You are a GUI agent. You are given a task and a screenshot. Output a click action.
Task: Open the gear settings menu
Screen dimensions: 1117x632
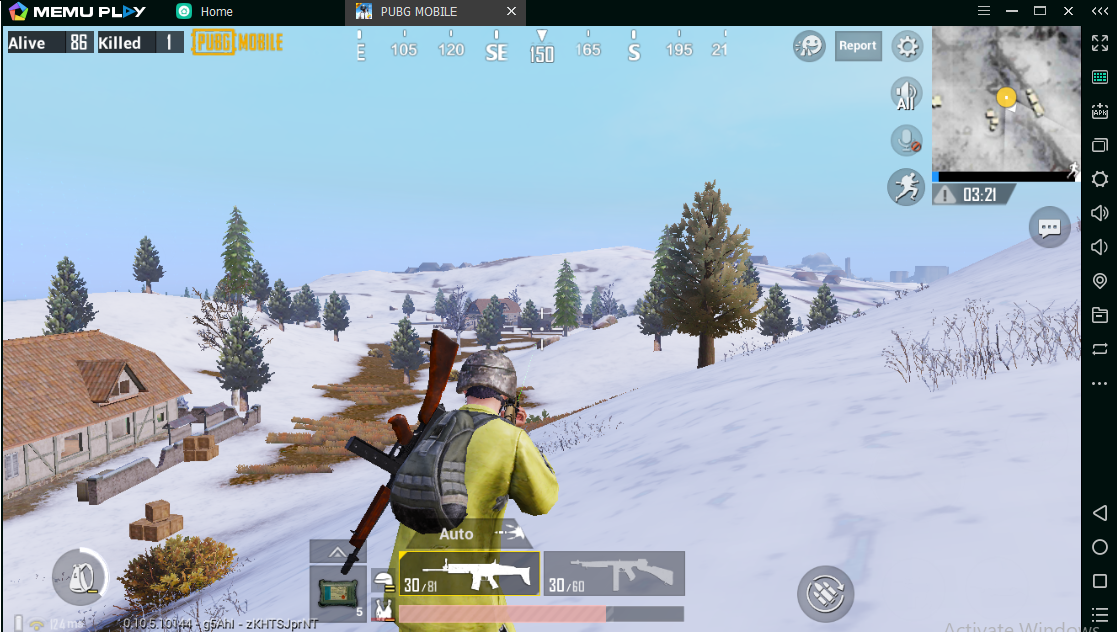tap(907, 46)
